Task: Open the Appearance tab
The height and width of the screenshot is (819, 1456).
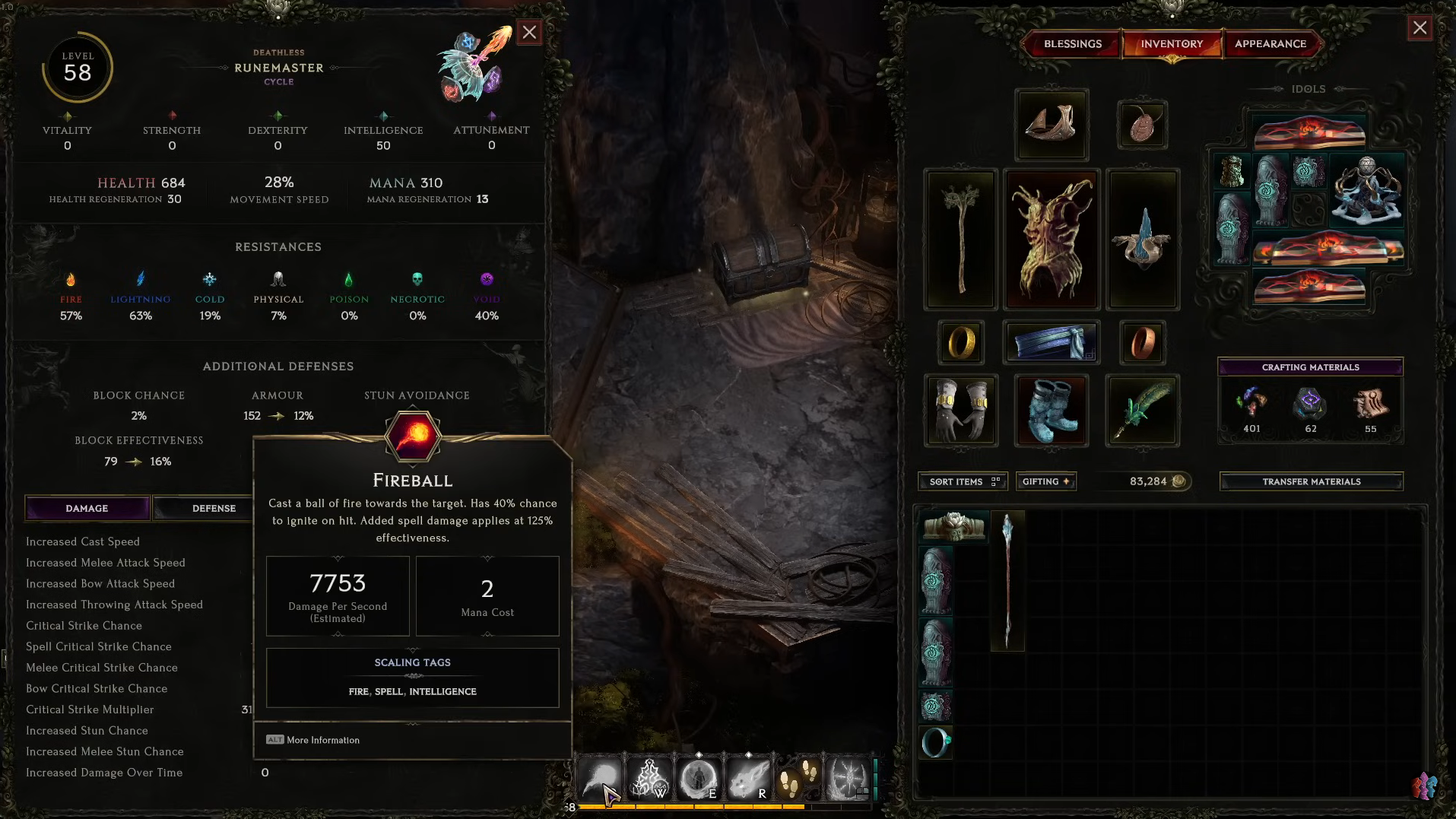Action: (x=1270, y=44)
